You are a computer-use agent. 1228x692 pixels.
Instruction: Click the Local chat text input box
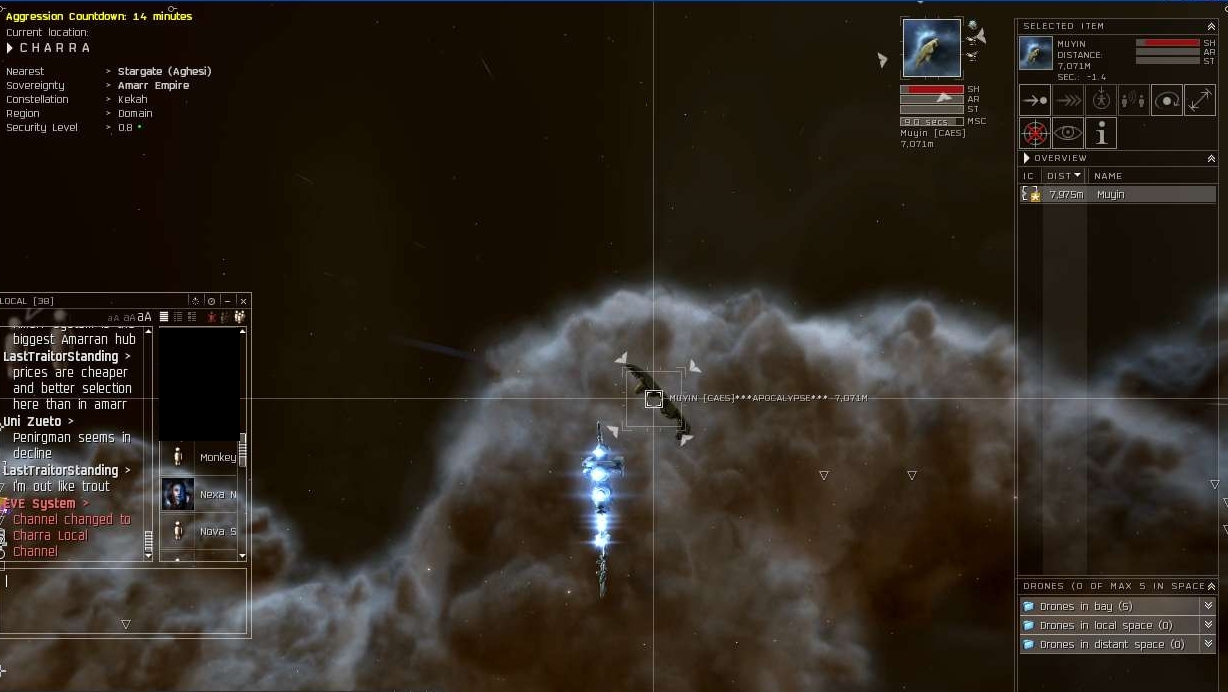tap(125, 590)
